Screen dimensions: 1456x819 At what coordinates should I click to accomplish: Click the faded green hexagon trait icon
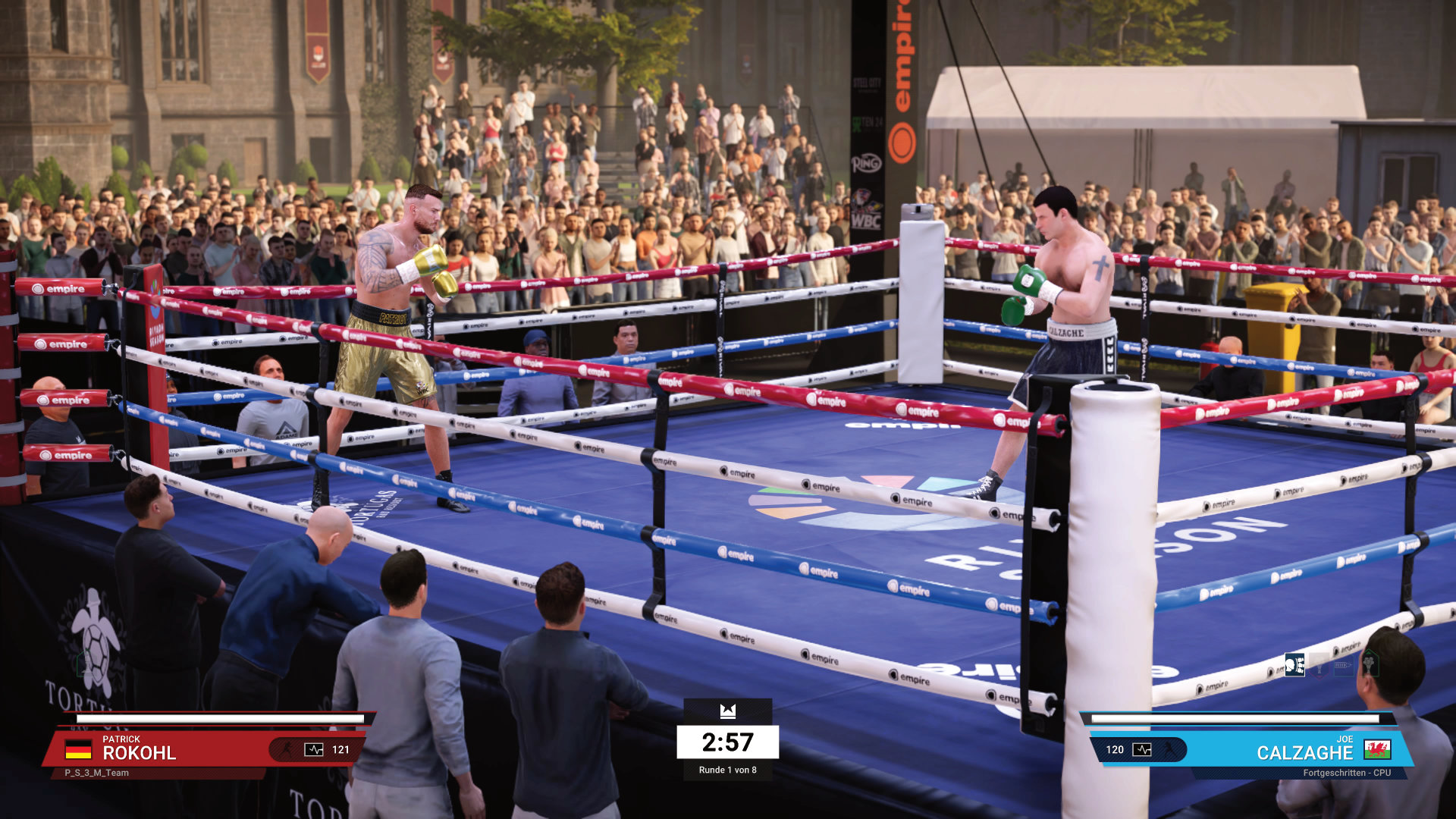click(x=1370, y=664)
